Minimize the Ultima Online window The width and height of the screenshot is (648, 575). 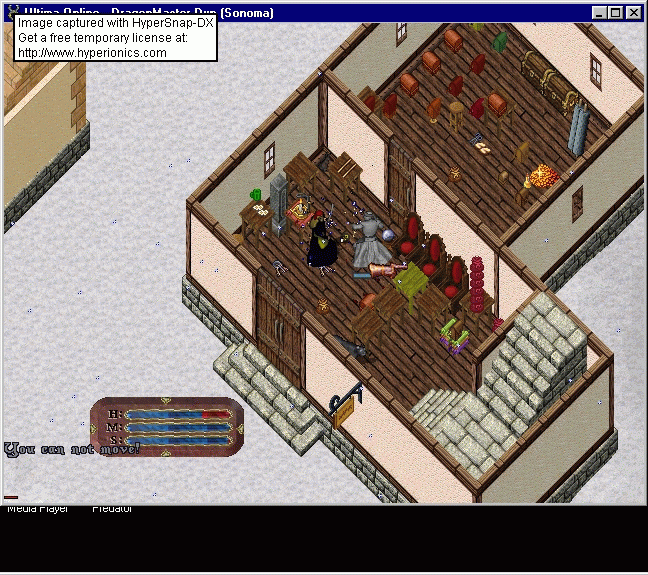[600, 13]
